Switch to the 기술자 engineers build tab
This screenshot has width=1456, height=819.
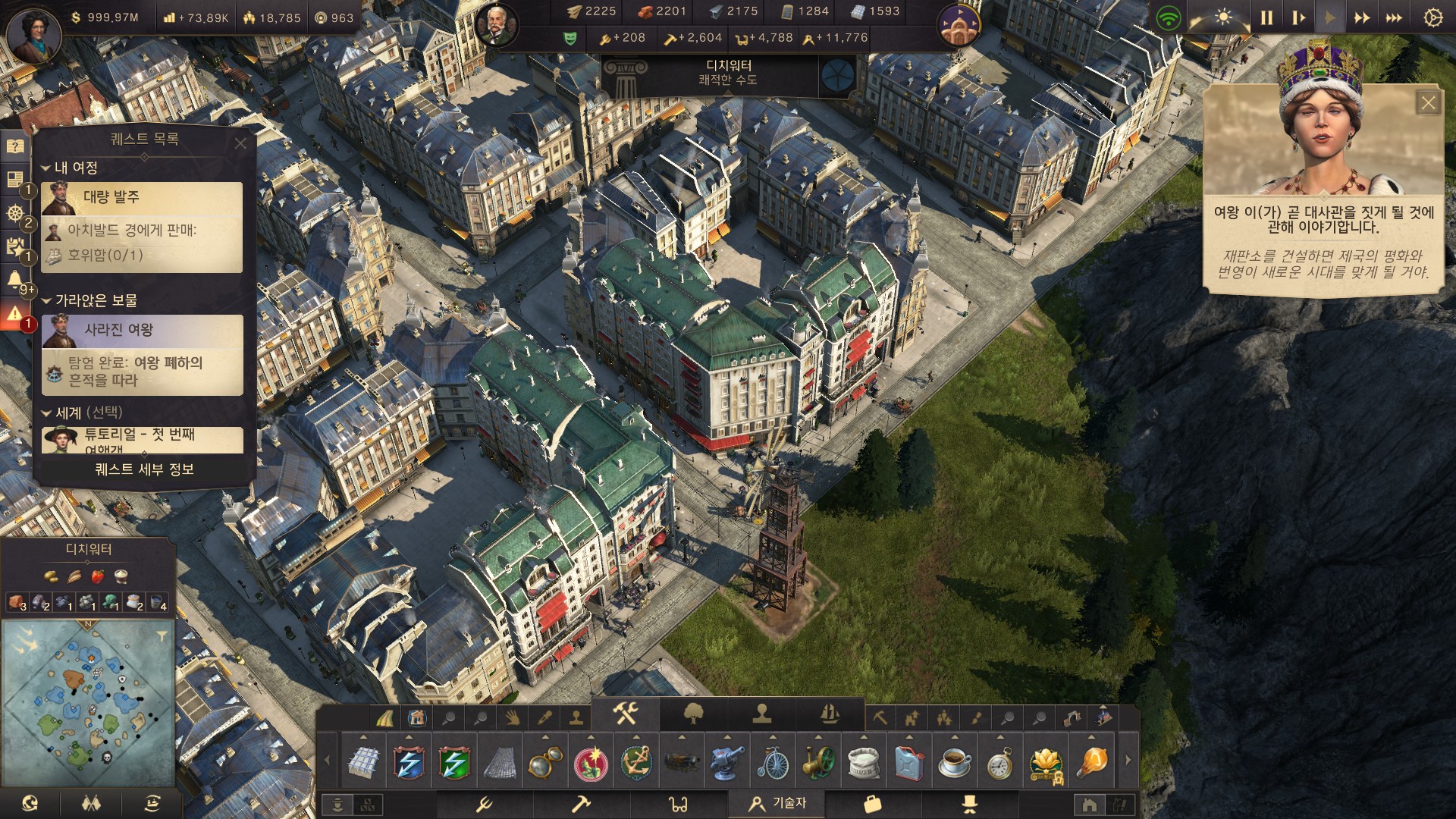click(x=777, y=803)
